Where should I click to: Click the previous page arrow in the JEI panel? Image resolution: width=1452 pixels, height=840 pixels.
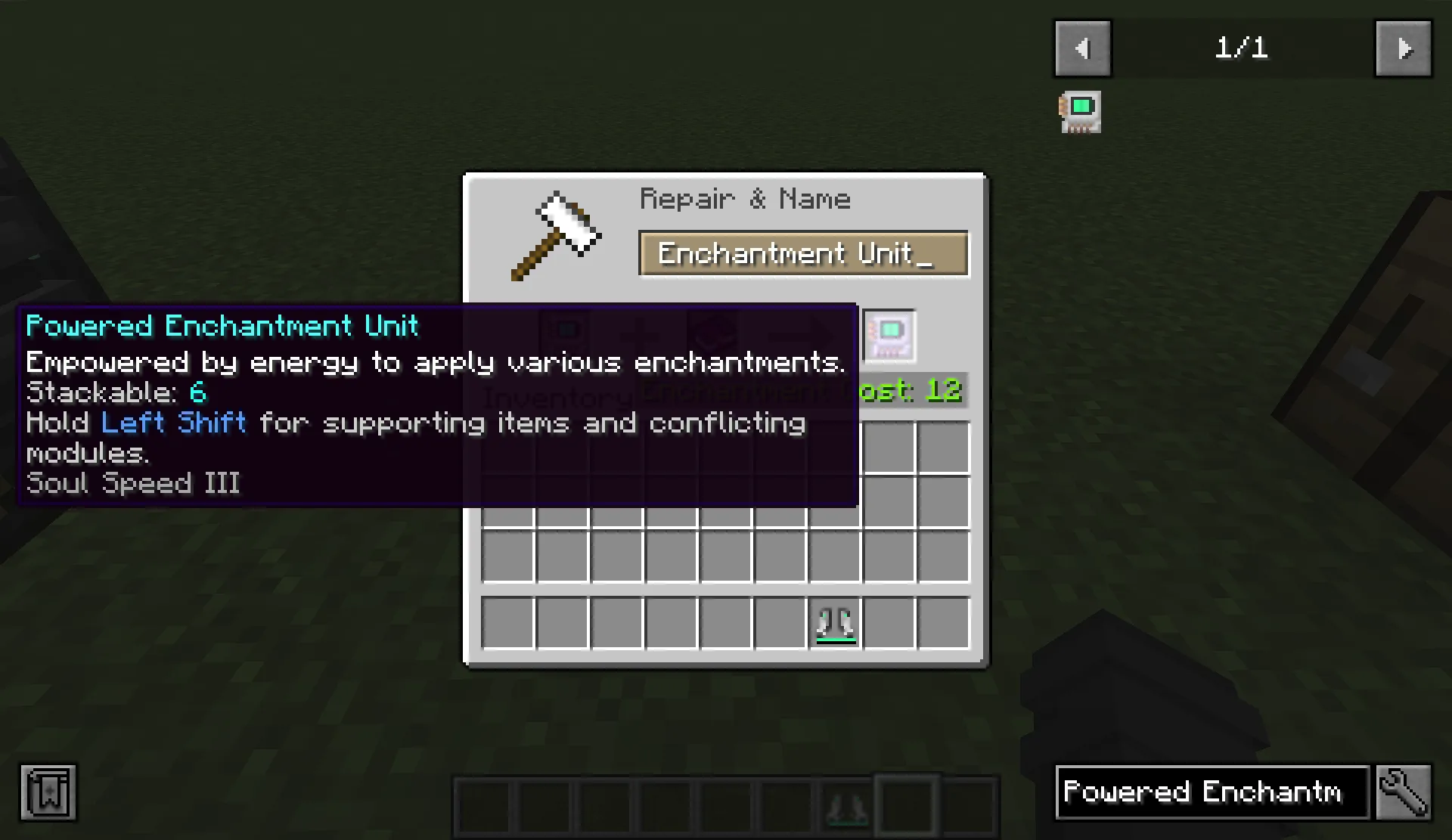pyautogui.click(x=1082, y=48)
